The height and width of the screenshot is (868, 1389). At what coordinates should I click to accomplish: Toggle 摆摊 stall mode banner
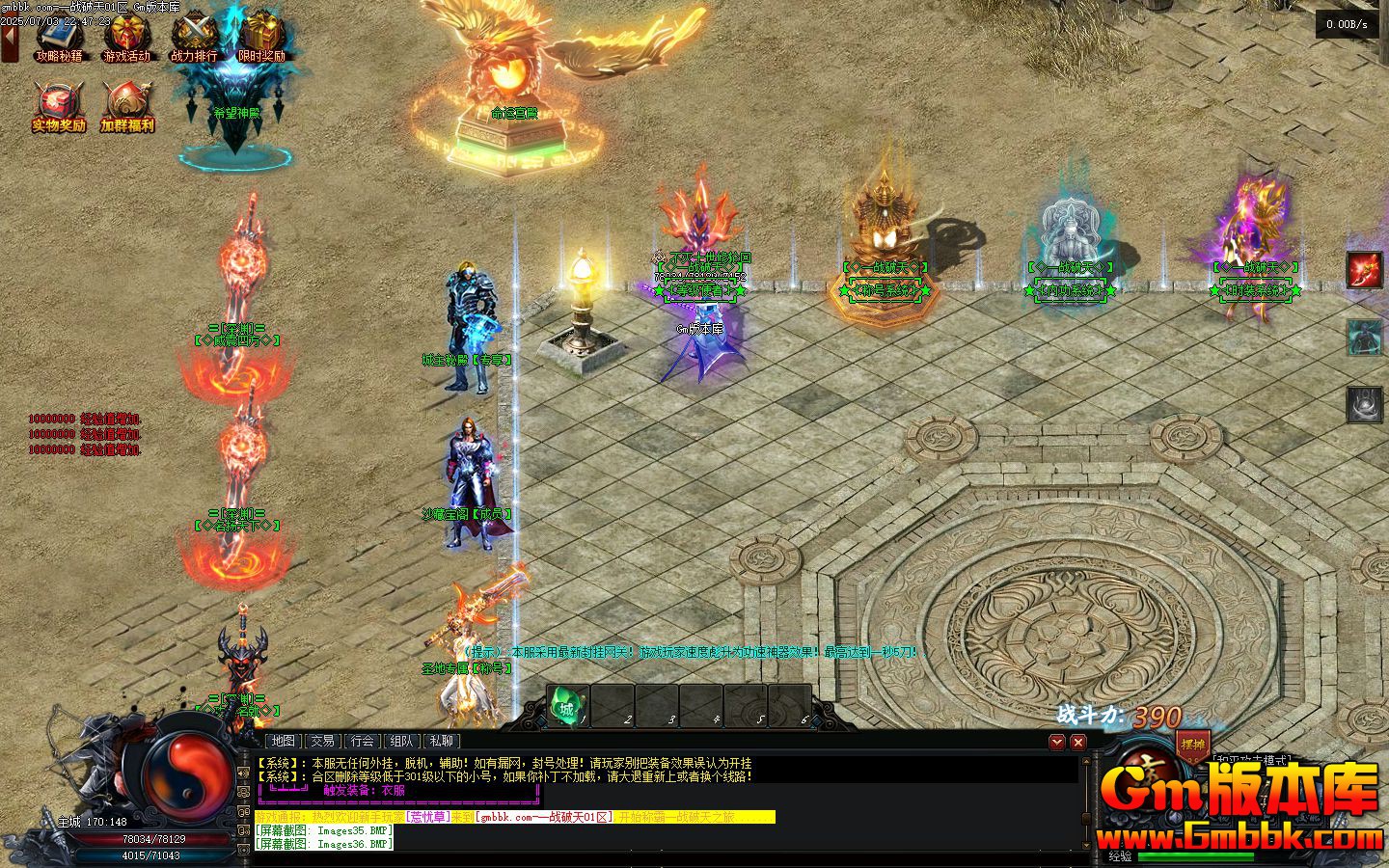[1192, 744]
